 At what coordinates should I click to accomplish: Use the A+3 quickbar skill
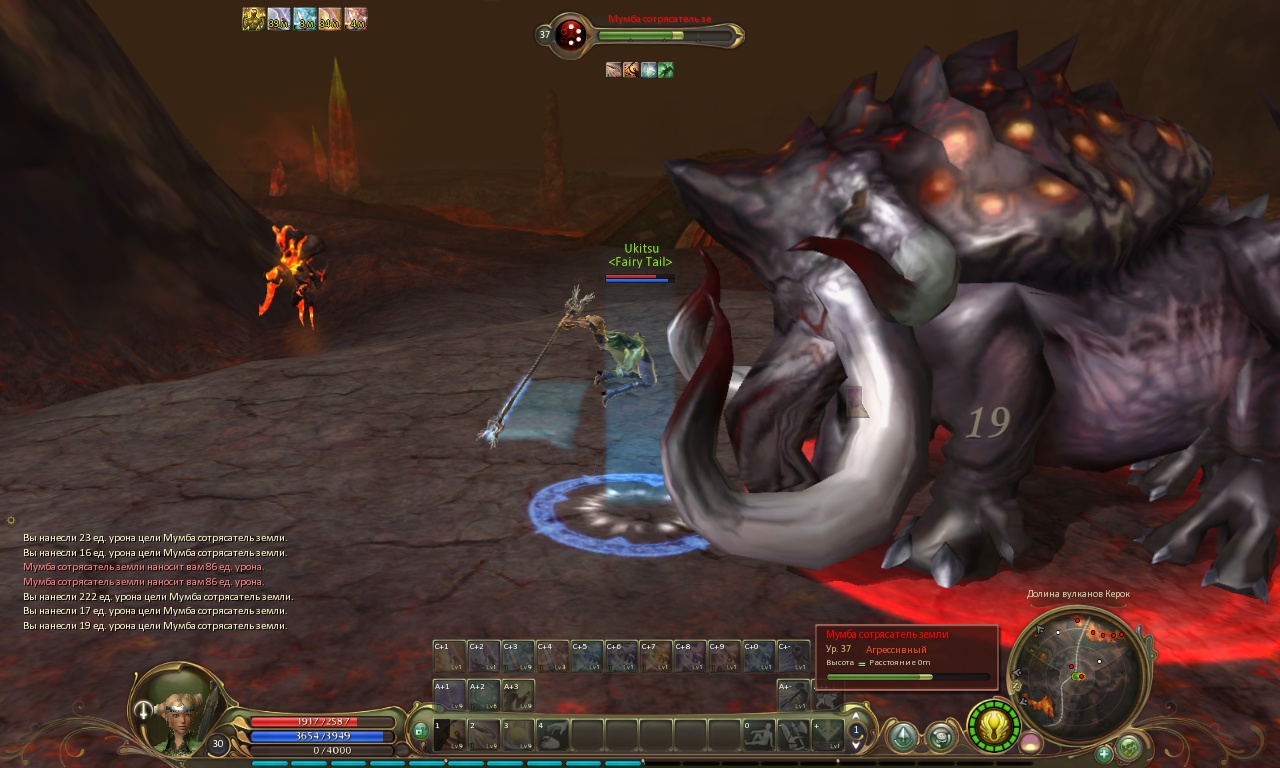[518, 695]
